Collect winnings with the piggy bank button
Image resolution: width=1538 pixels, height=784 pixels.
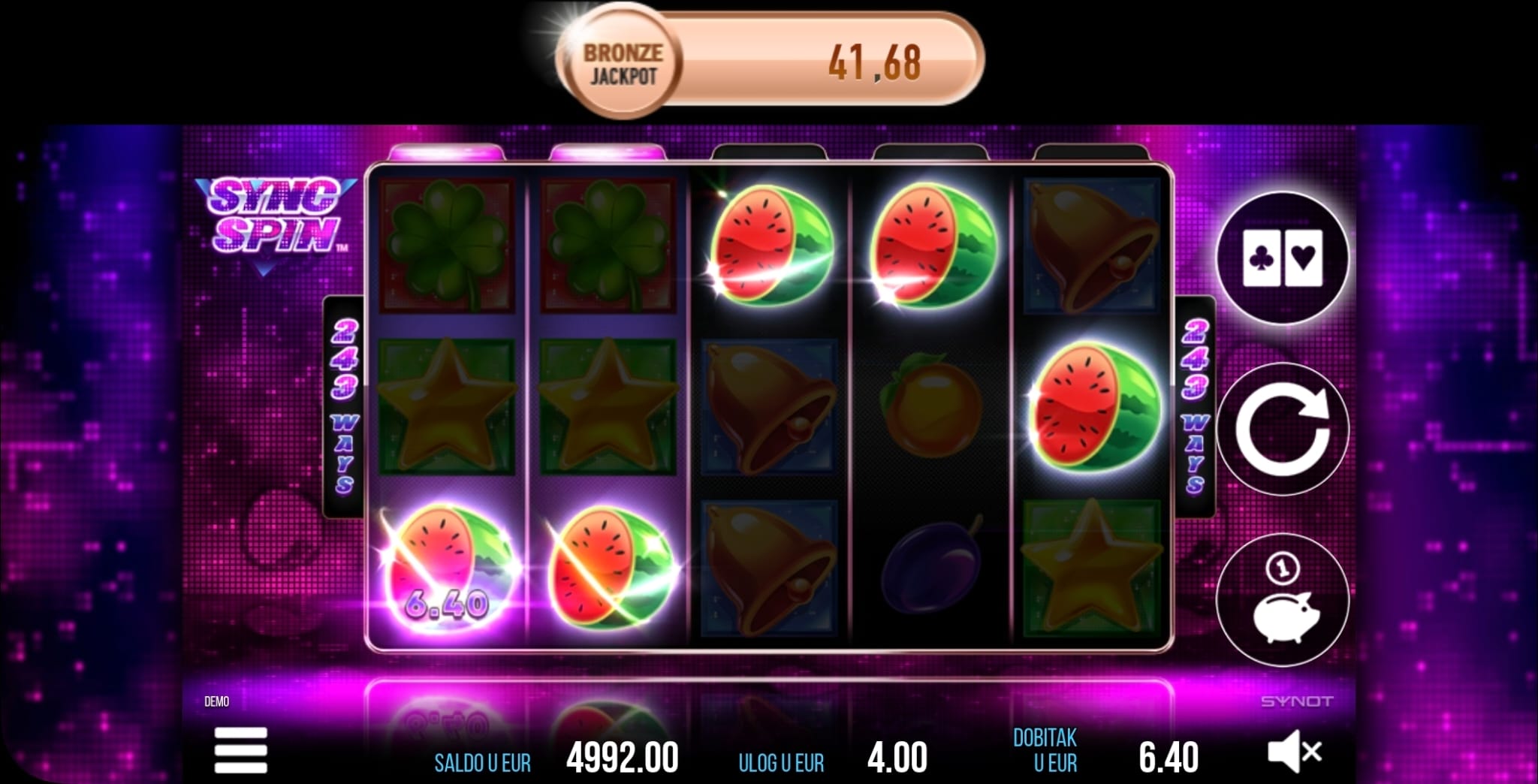(x=1282, y=599)
